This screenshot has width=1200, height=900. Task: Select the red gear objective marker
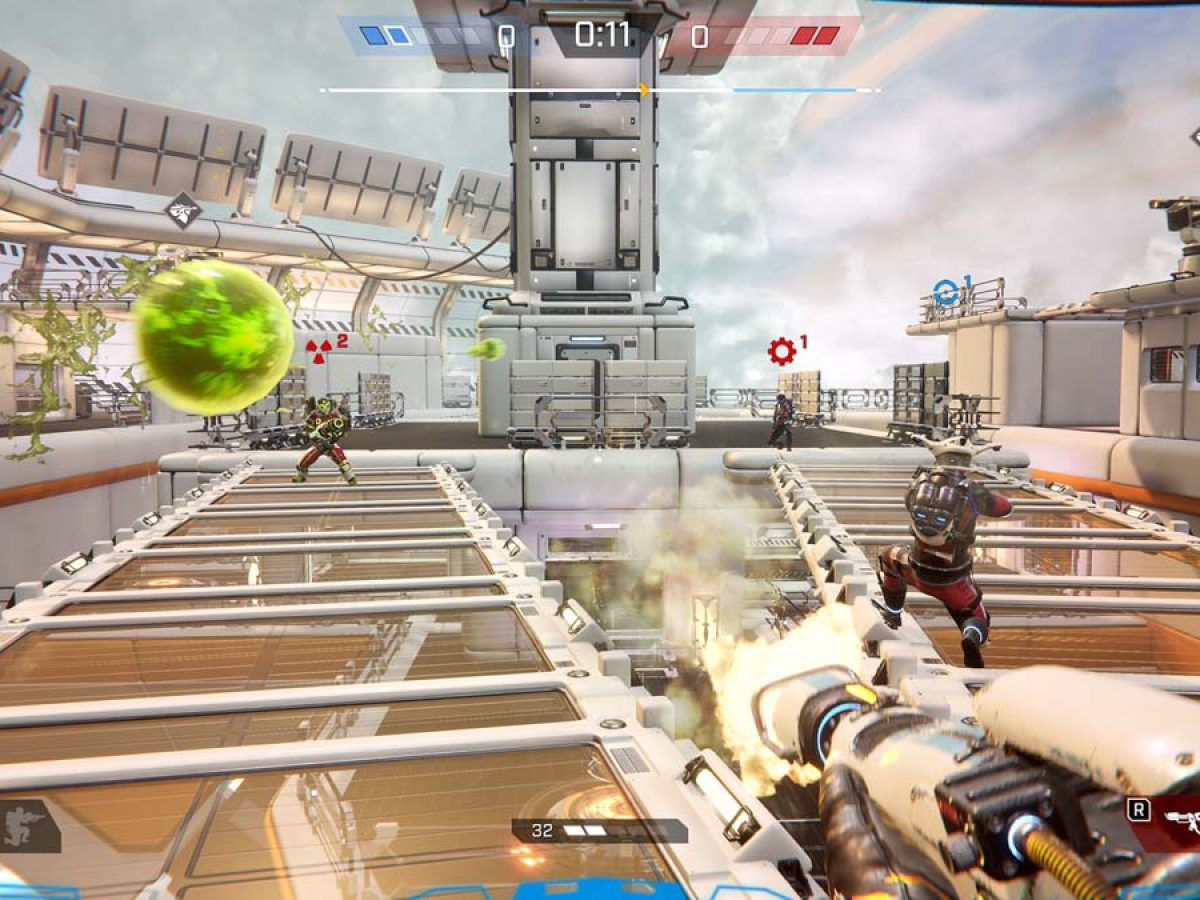(781, 350)
